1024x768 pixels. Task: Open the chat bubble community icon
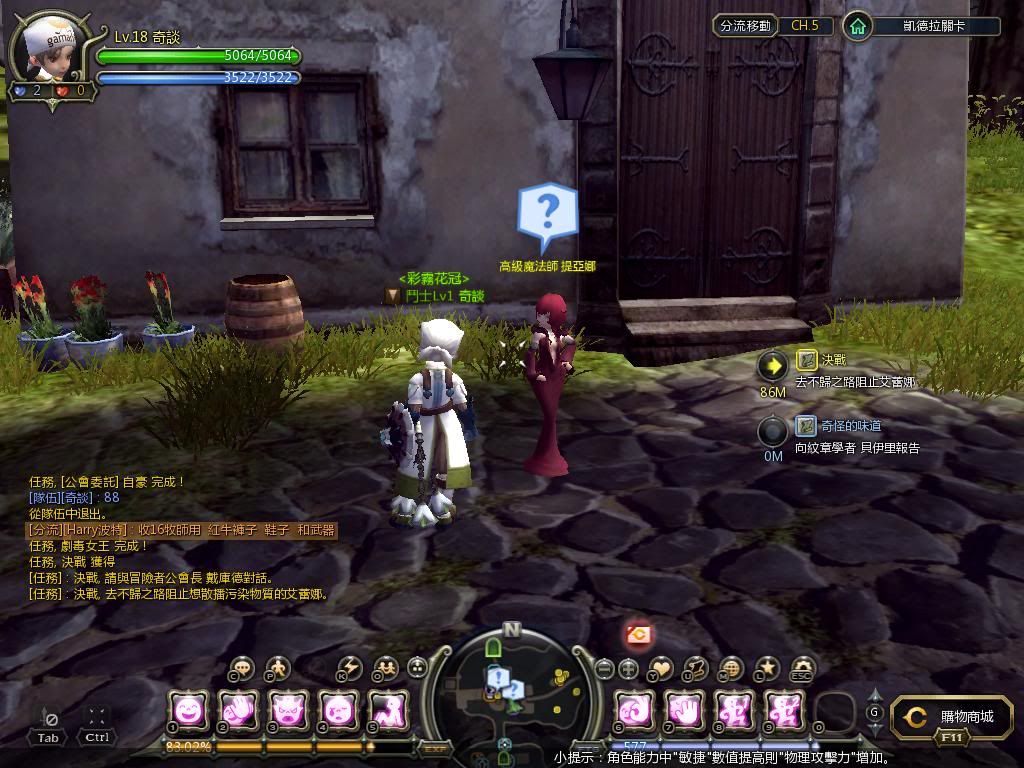tap(242, 668)
